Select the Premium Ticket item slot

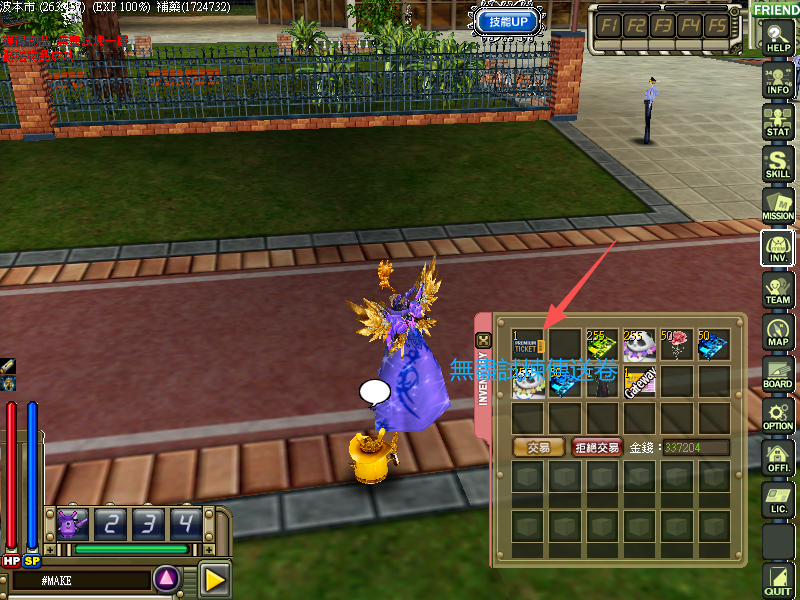530,346
